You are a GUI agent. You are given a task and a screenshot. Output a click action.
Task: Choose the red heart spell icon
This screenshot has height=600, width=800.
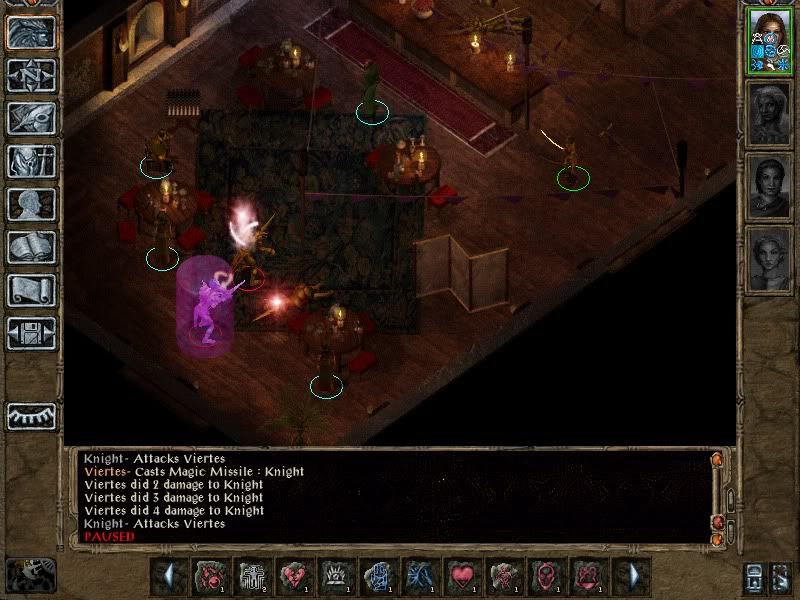point(463,577)
